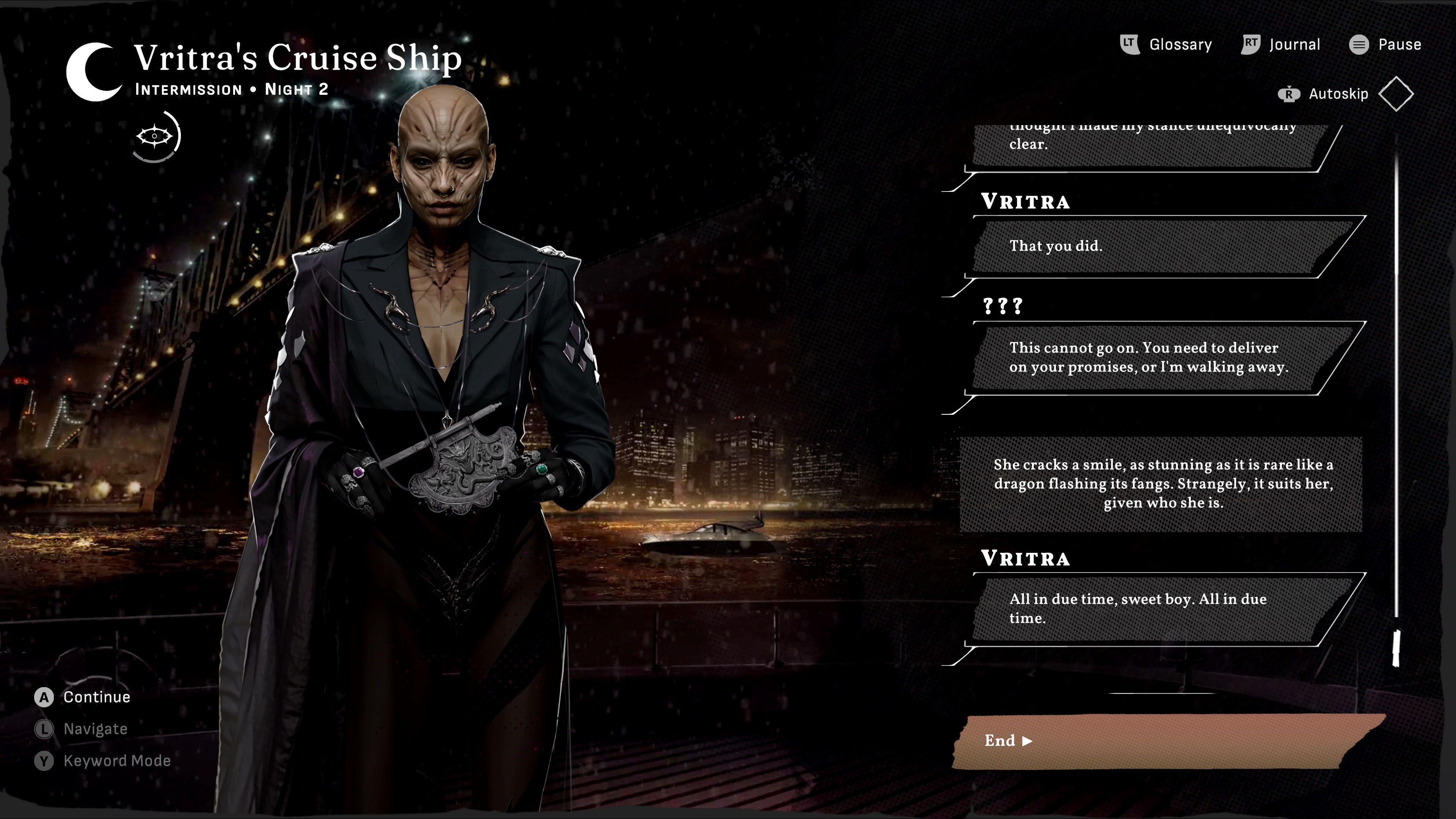Click the eye icon under the location title
Screen dimensions: 1456x819
click(155, 136)
